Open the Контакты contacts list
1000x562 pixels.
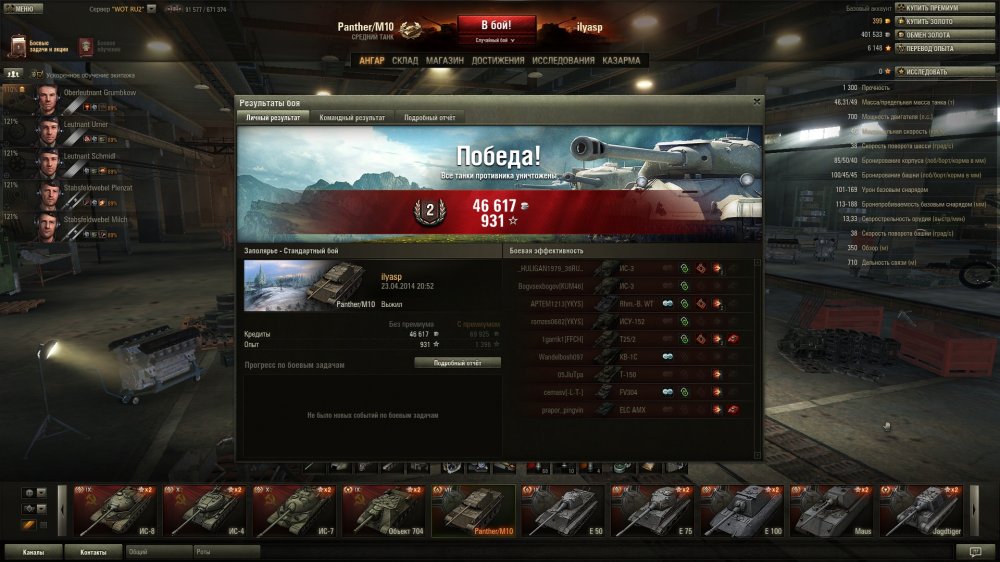[93, 551]
